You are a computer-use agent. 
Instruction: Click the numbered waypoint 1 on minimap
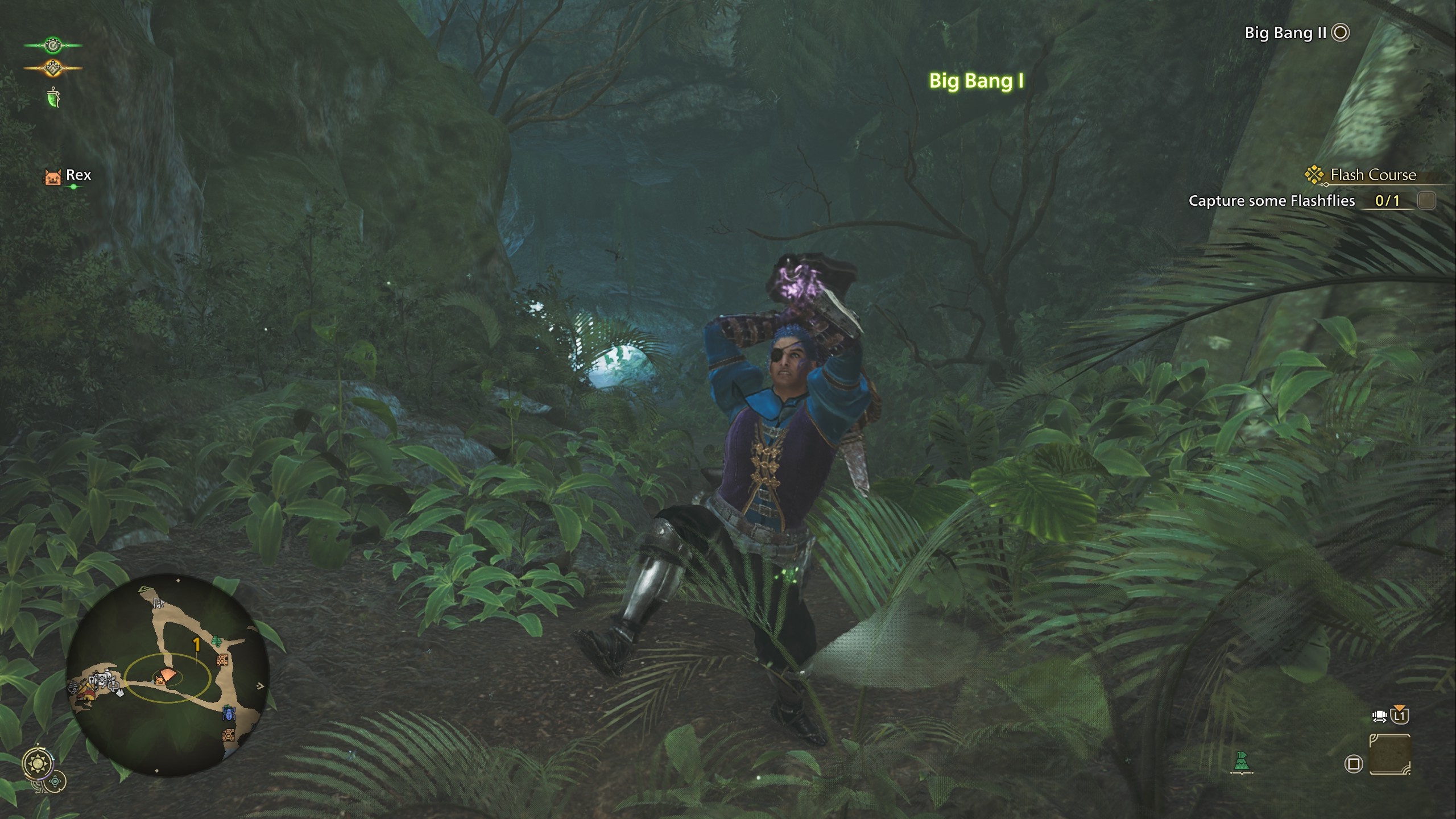pos(197,644)
